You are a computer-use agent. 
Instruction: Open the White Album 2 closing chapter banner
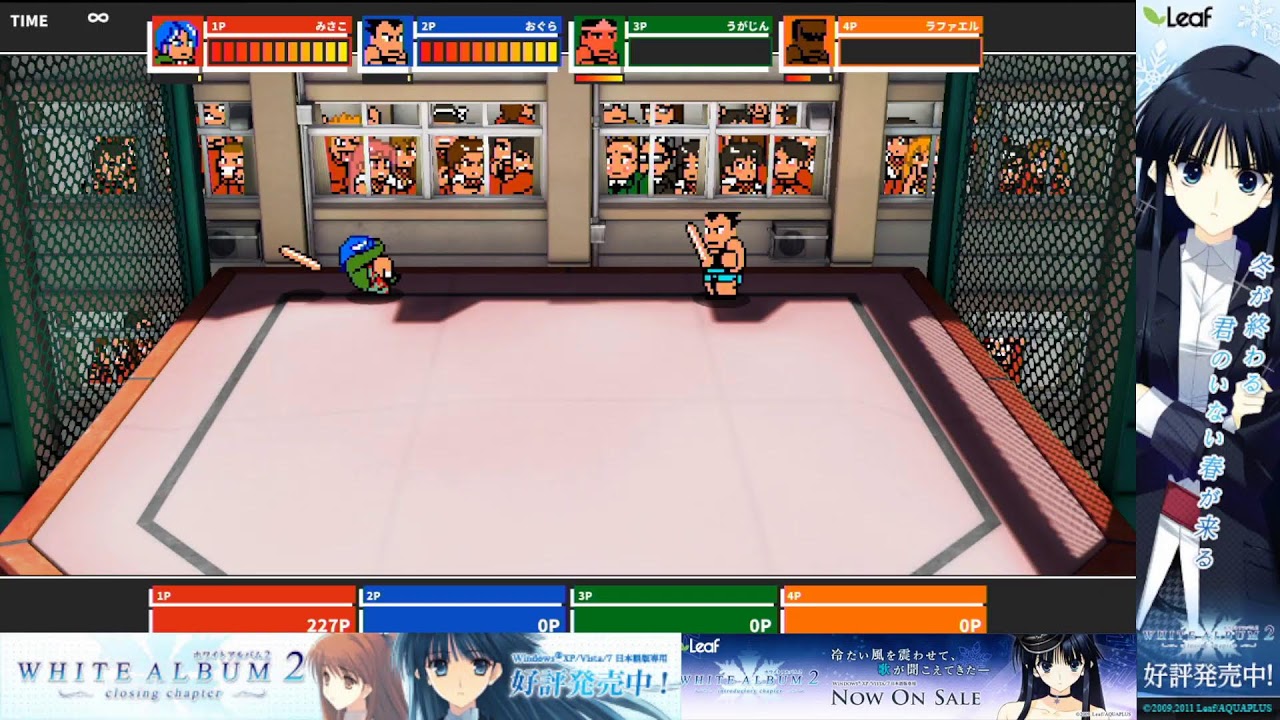[x=340, y=676]
